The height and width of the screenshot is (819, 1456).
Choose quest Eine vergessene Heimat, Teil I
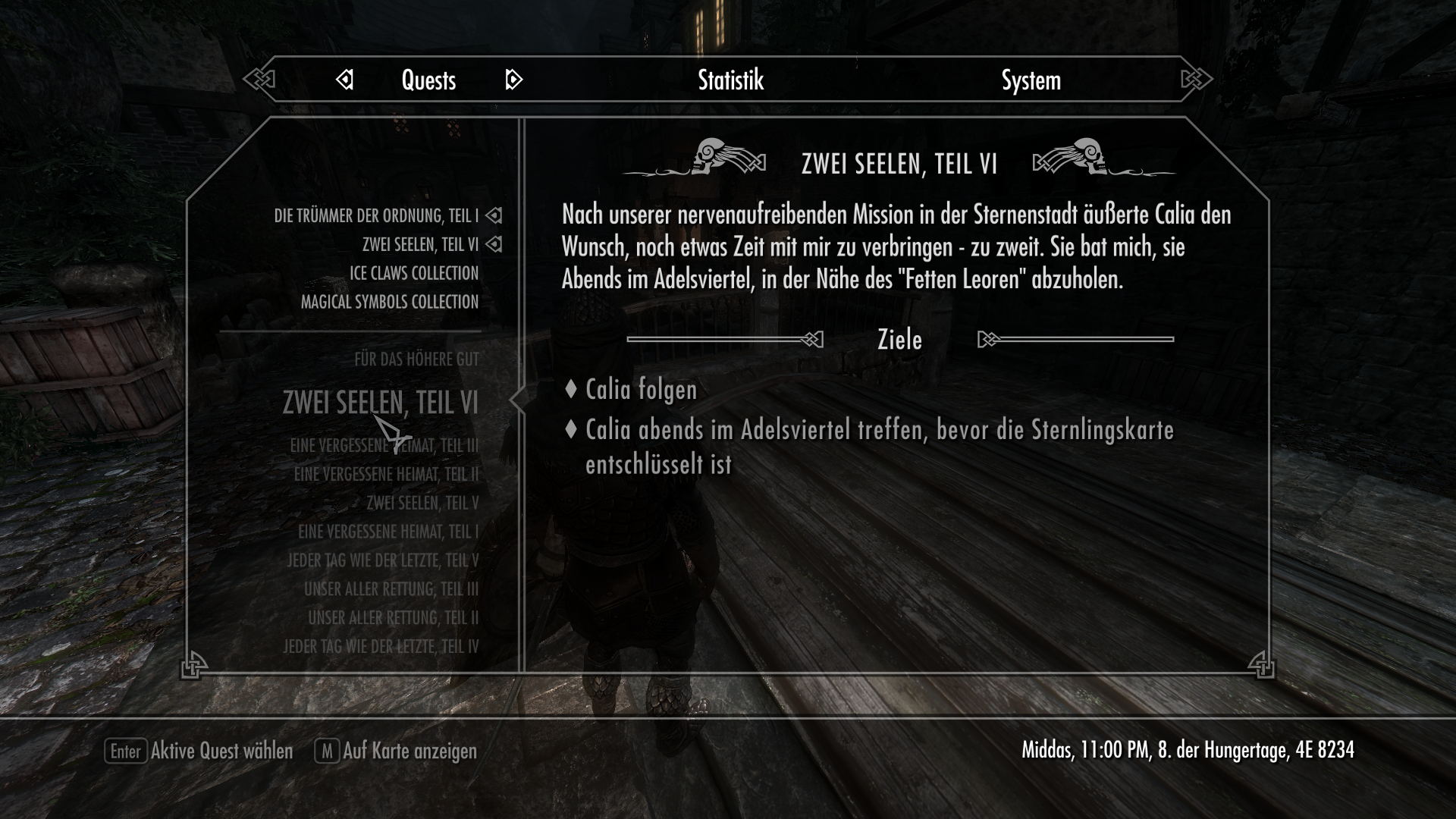pyautogui.click(x=388, y=532)
